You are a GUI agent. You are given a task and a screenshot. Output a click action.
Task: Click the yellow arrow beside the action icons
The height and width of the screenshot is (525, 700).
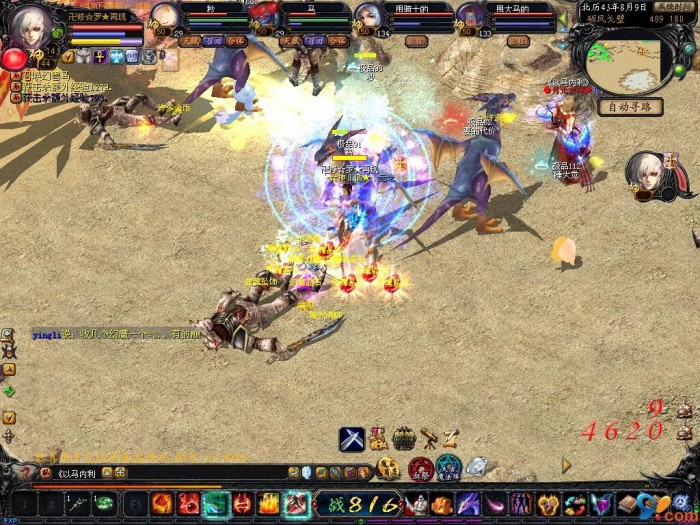click(566, 465)
